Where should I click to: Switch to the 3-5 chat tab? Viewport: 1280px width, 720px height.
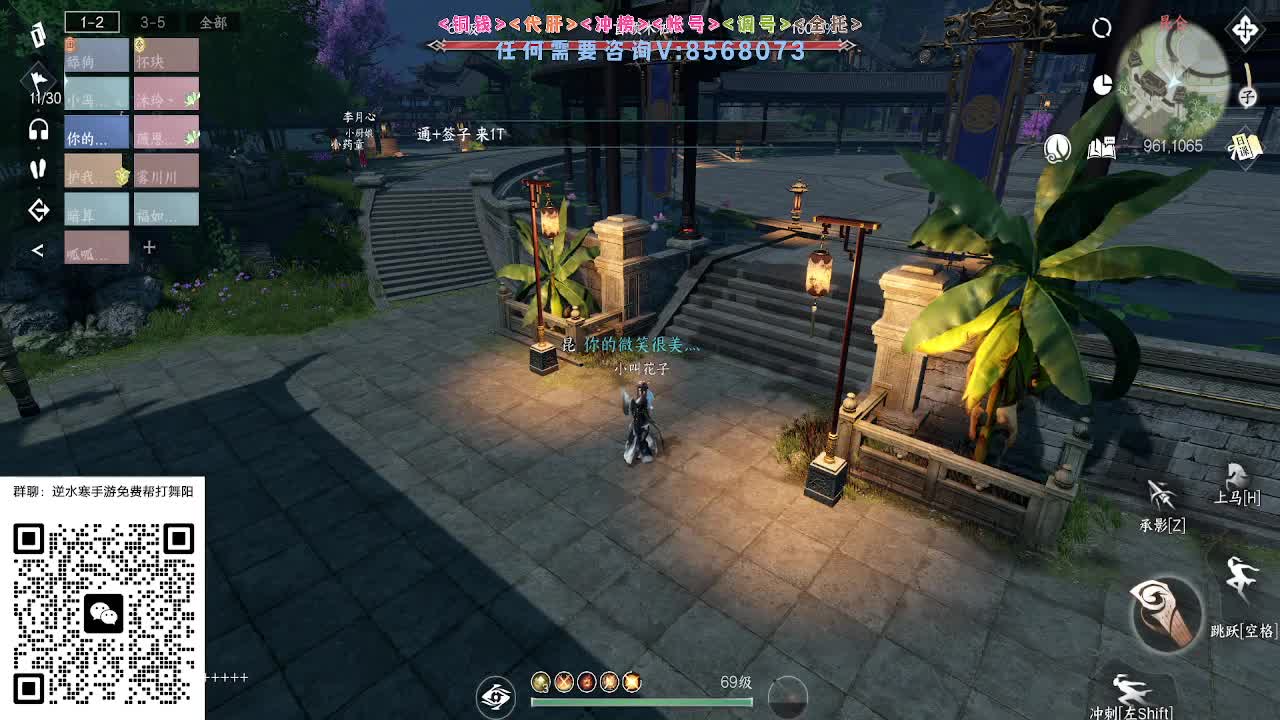(x=152, y=20)
